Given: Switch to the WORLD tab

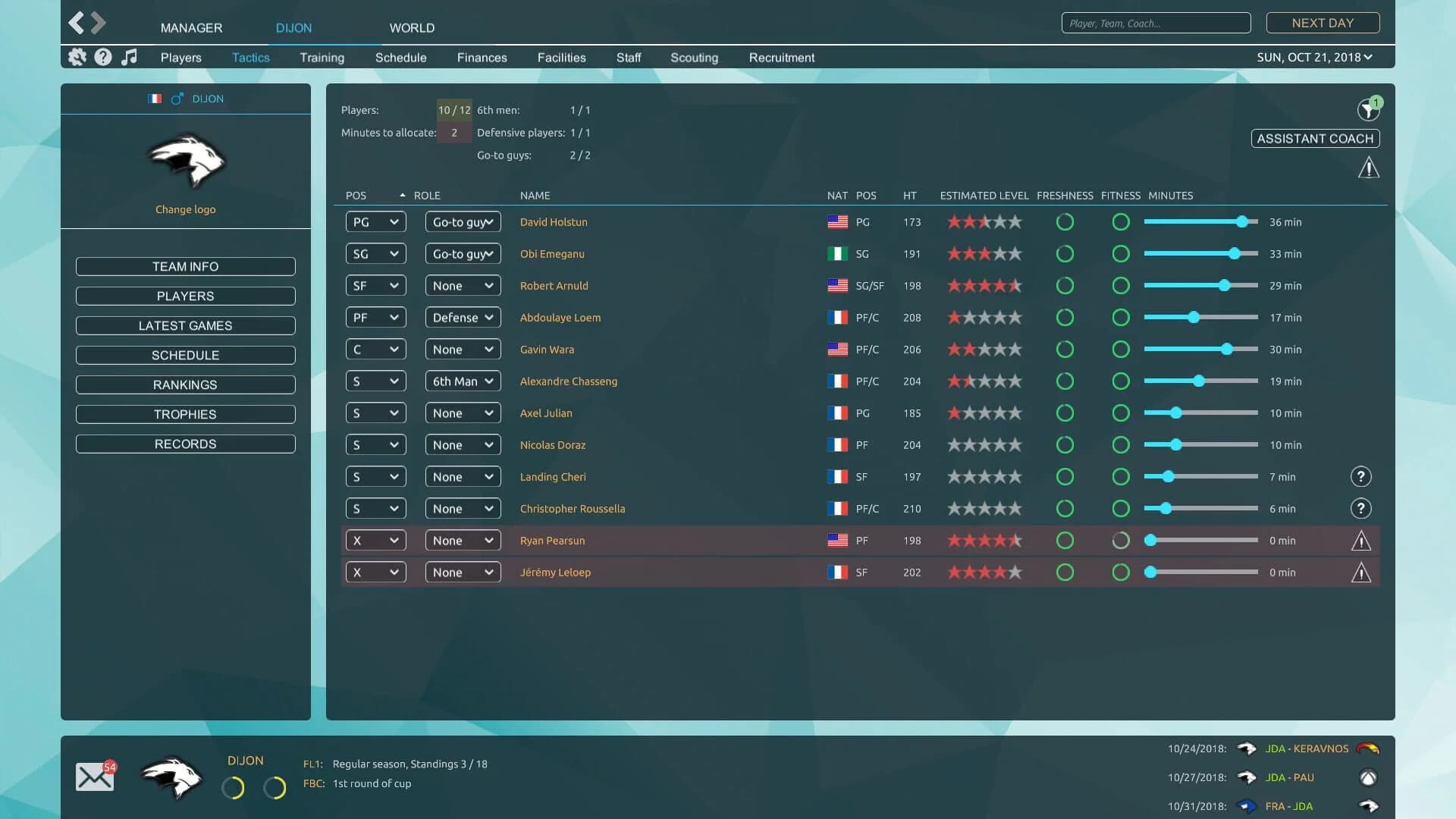Looking at the screenshot, I should [x=412, y=28].
